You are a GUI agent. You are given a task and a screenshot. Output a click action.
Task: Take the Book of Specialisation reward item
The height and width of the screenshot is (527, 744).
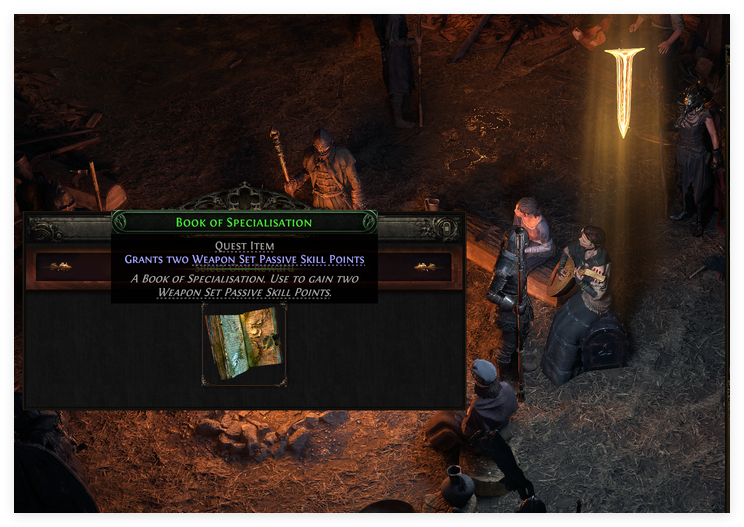[x=244, y=345]
